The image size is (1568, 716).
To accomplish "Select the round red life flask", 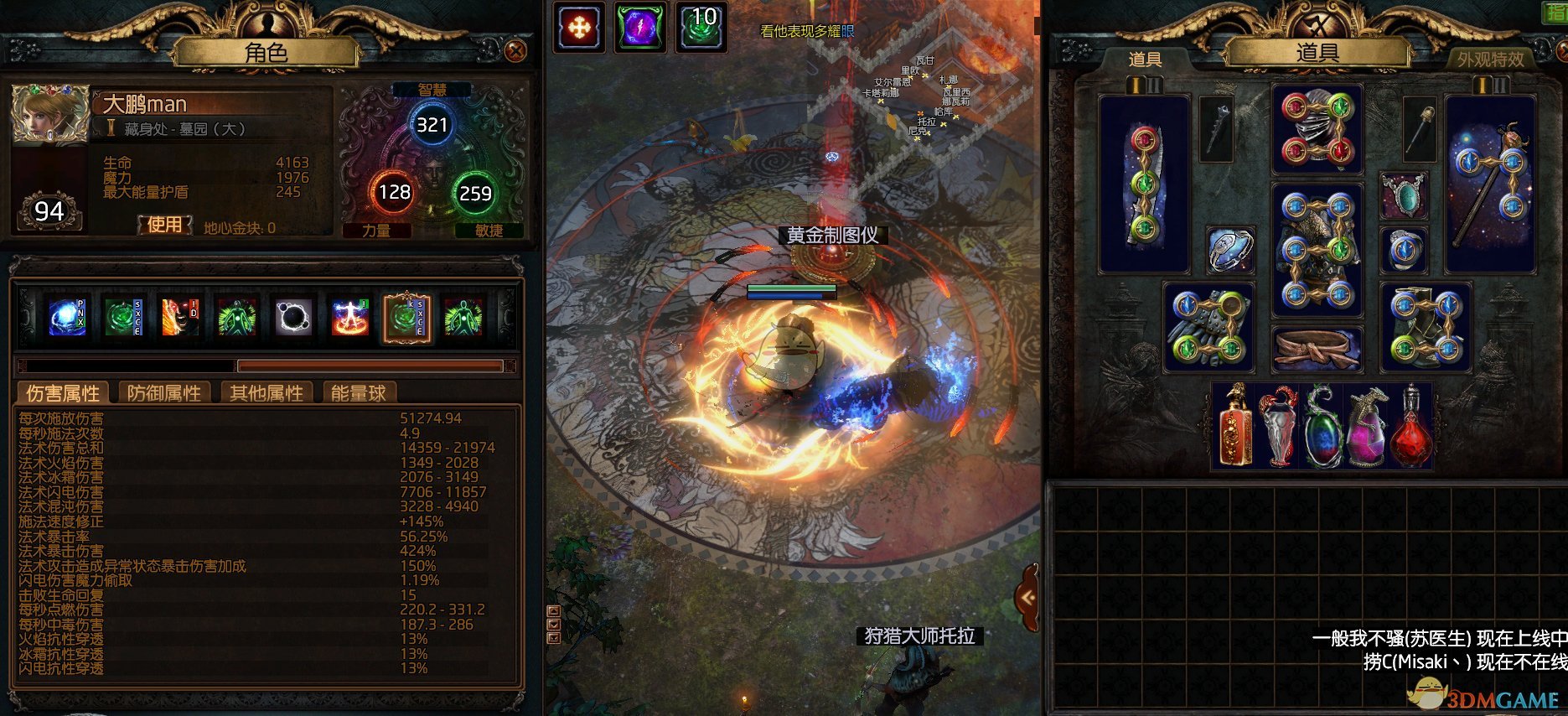I will 1411,428.
